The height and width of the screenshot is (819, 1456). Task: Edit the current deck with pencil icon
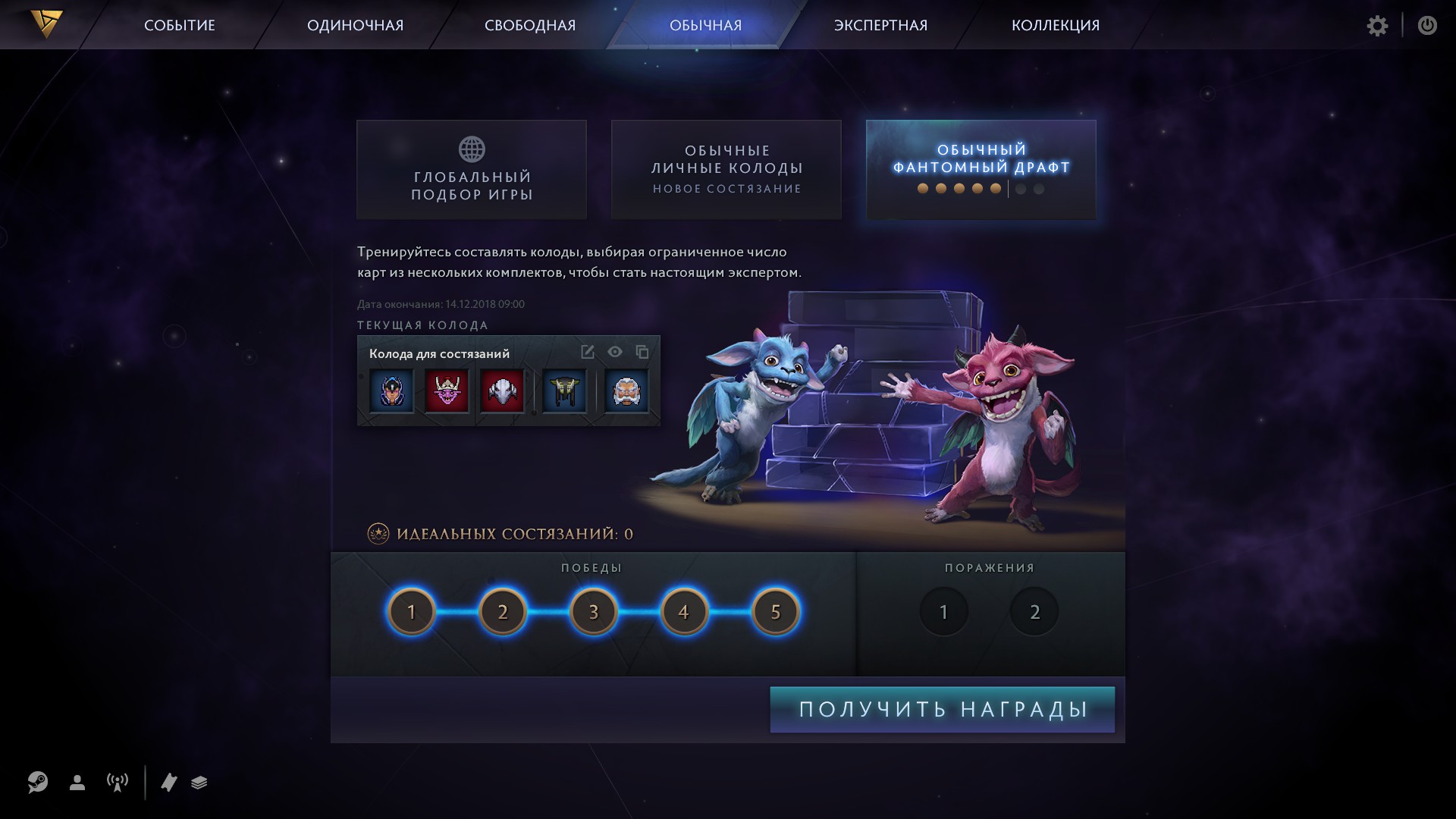[587, 352]
